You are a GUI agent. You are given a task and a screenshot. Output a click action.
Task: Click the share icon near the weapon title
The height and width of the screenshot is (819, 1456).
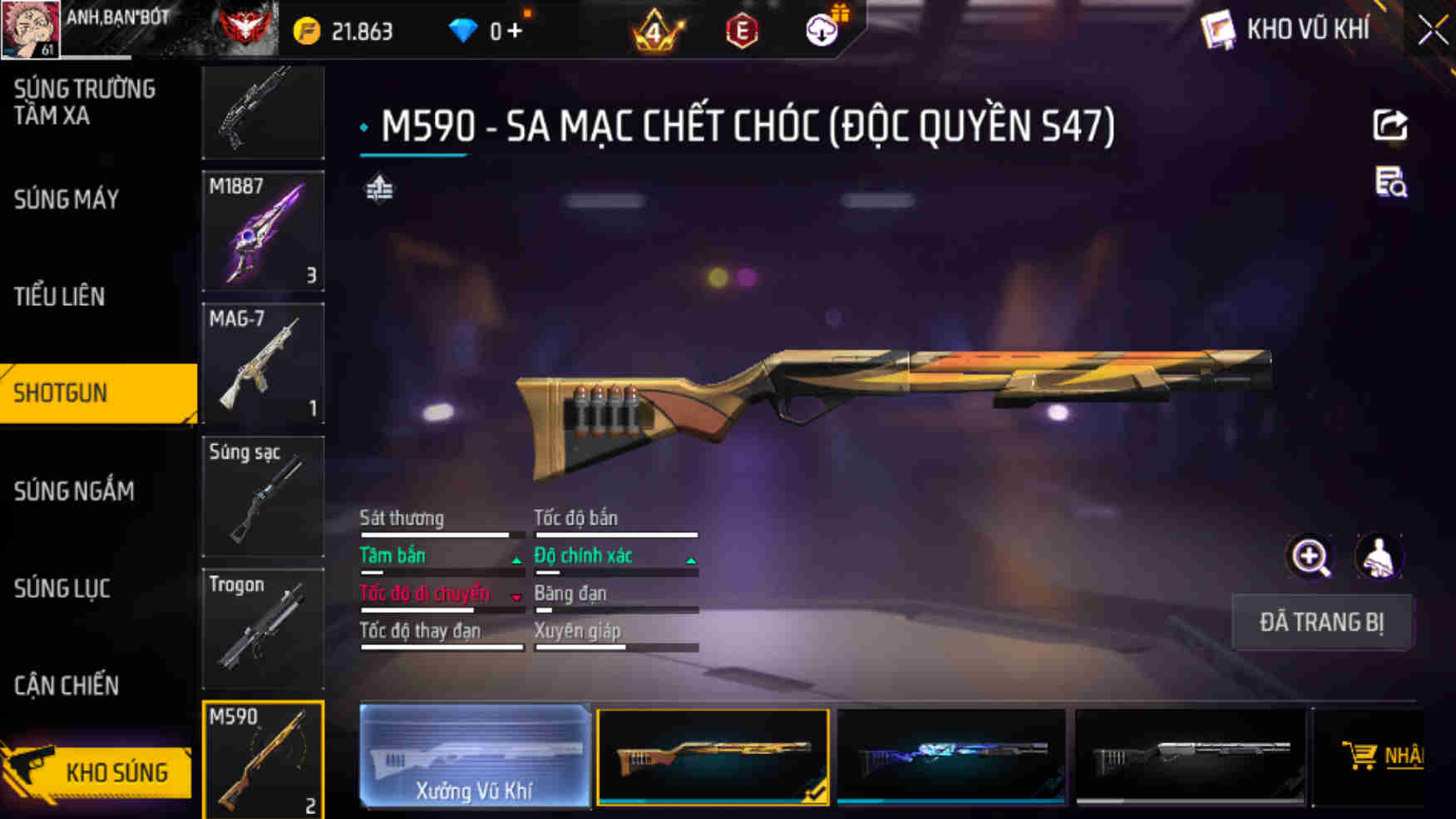click(1389, 125)
